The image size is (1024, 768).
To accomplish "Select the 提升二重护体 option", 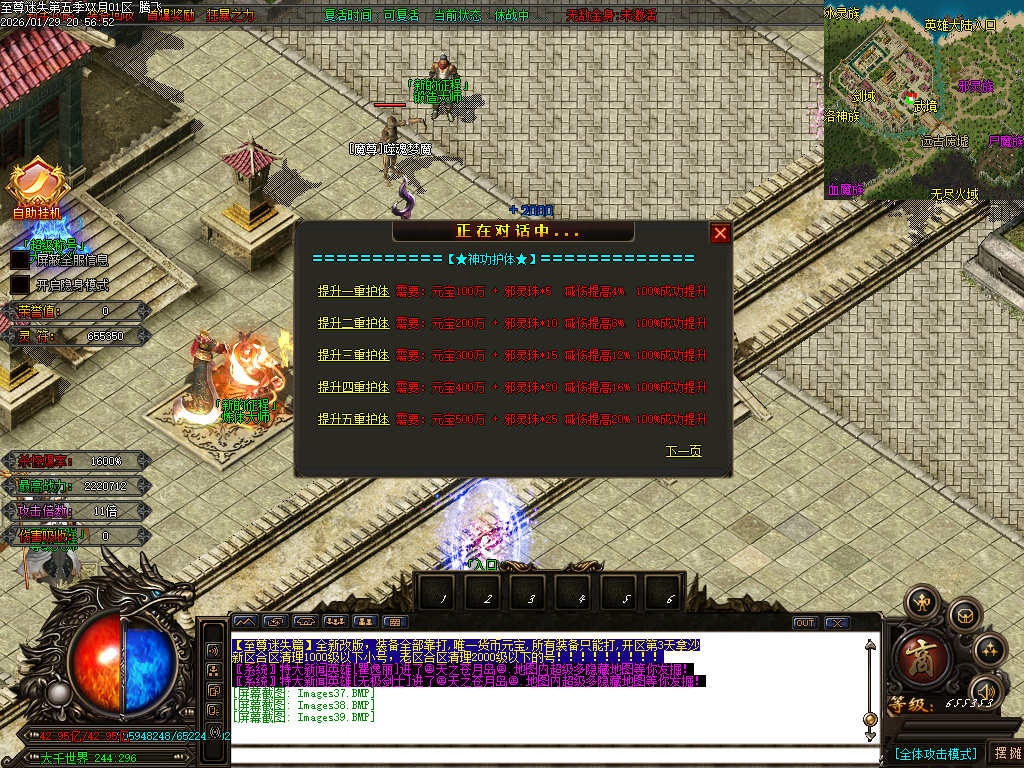I will pyautogui.click(x=353, y=324).
